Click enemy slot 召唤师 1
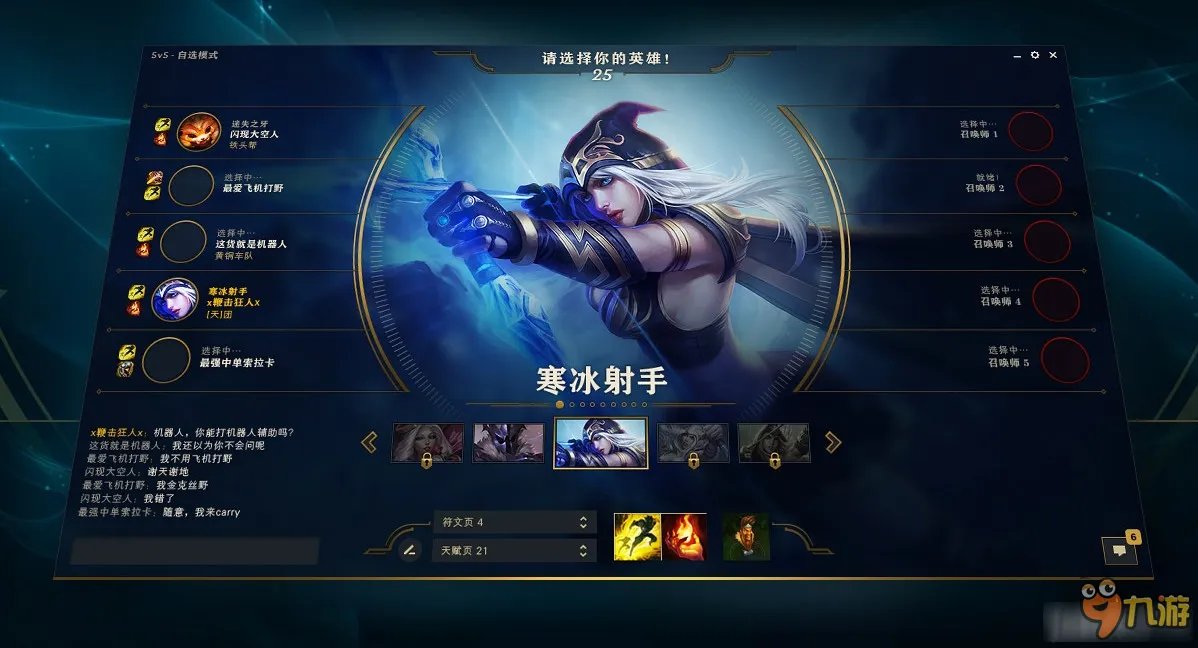This screenshot has width=1198, height=648. click(1029, 132)
